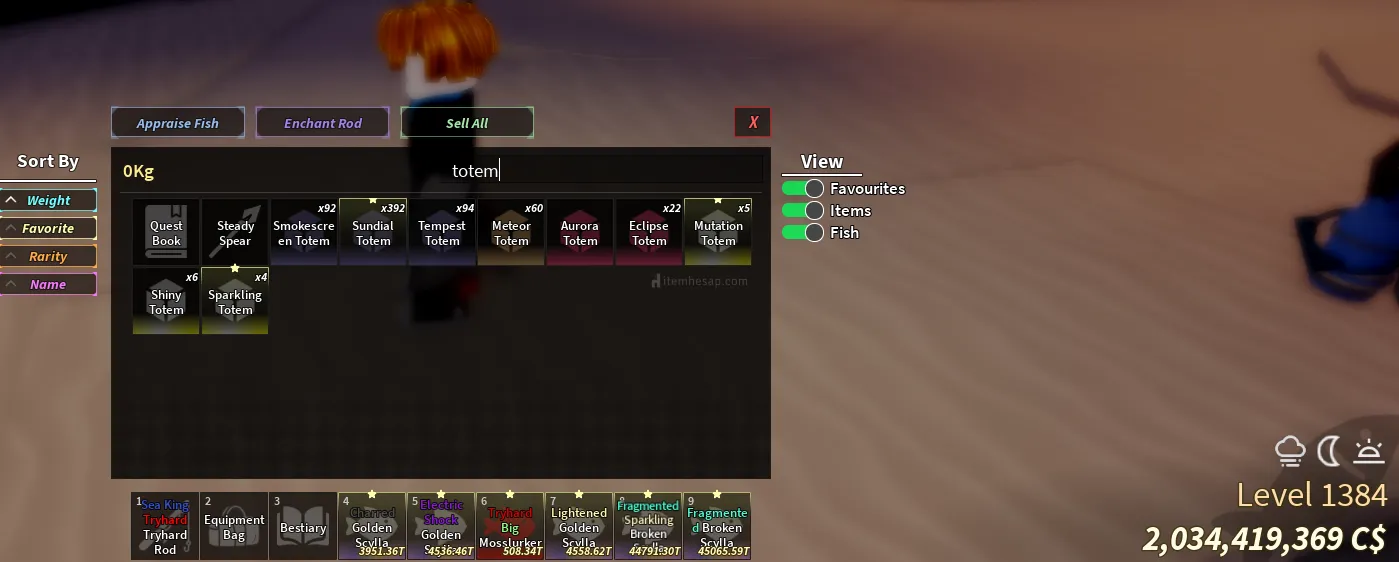Sort inventory by Rarity
The image size is (1399, 562).
tap(48, 256)
